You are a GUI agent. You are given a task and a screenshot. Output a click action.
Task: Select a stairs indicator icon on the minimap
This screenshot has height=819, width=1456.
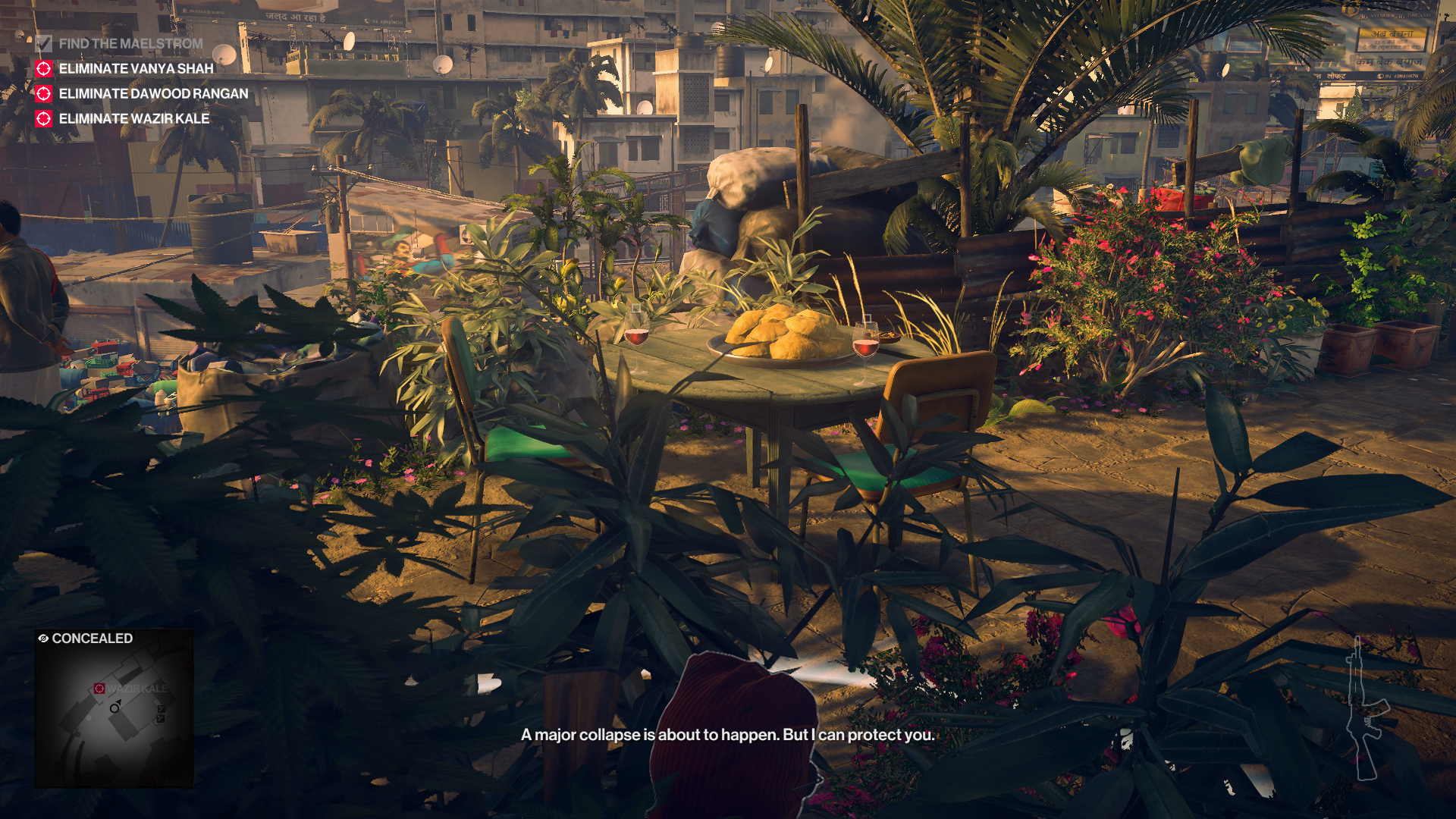pos(161,709)
